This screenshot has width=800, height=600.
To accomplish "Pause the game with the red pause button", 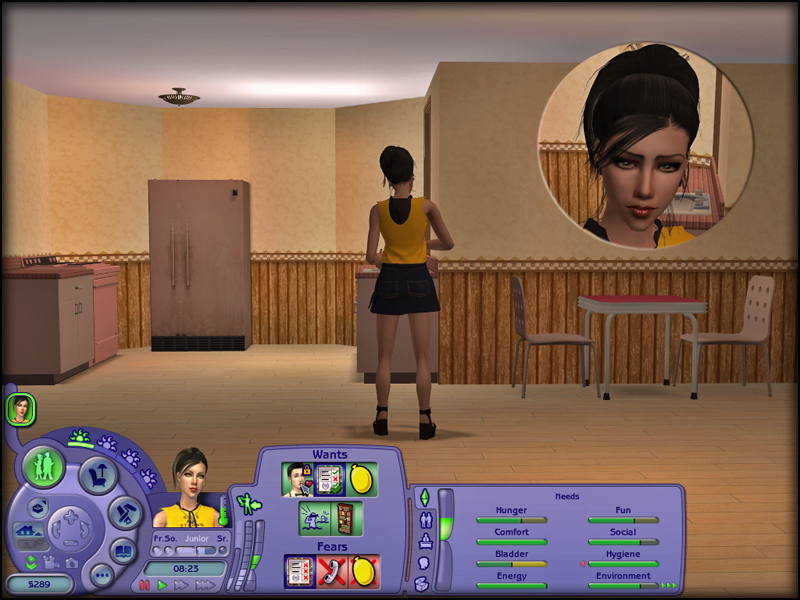I will tap(145, 585).
